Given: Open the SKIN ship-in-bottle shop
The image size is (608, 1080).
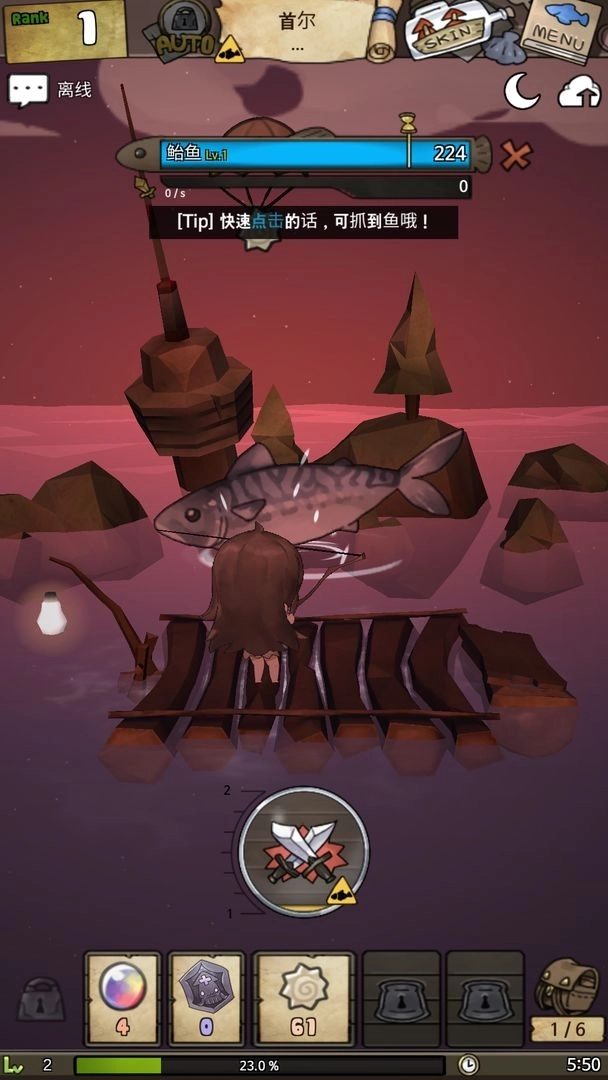Looking at the screenshot, I should click(x=446, y=32).
